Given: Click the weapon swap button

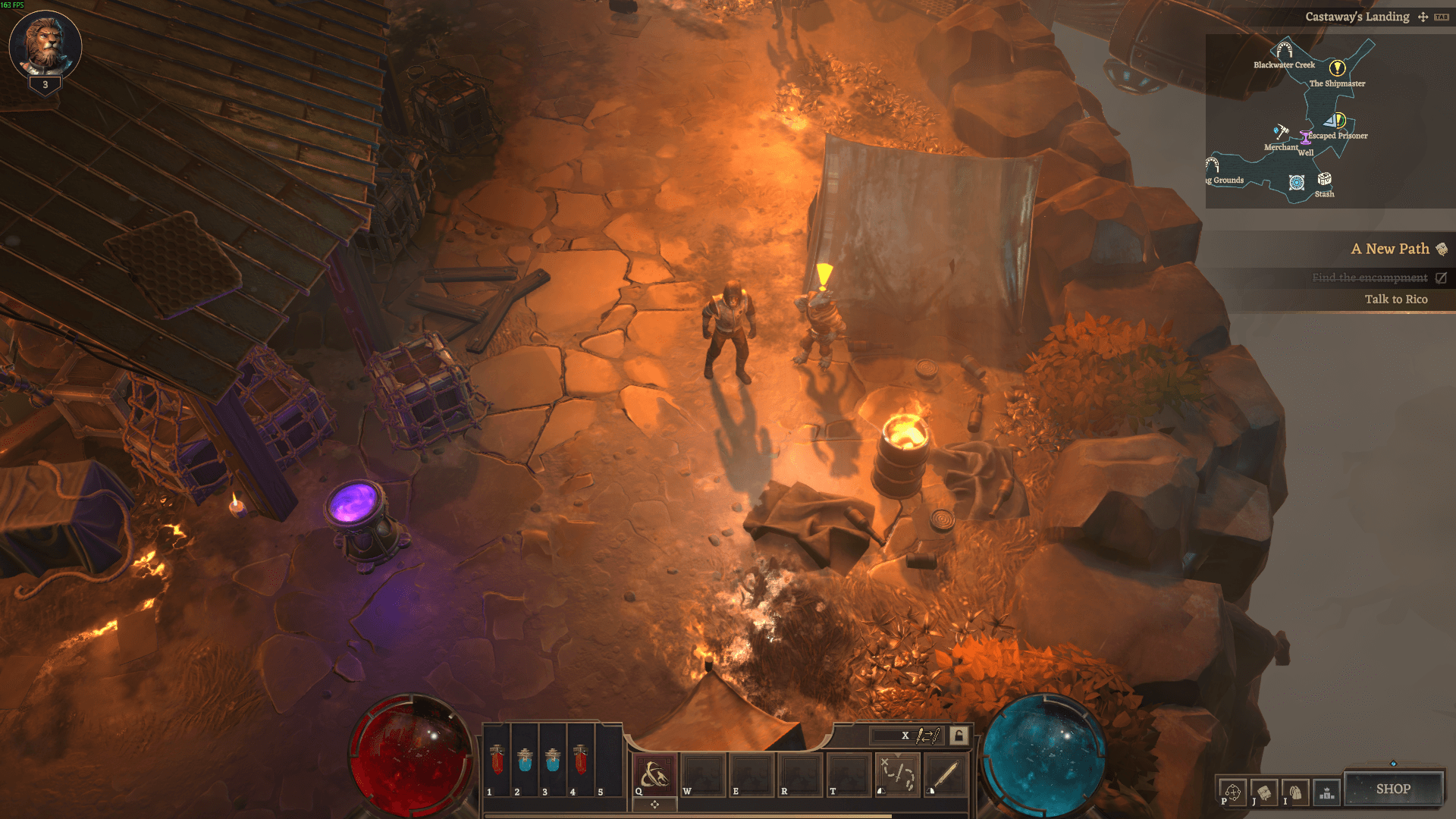Looking at the screenshot, I should 927,735.
